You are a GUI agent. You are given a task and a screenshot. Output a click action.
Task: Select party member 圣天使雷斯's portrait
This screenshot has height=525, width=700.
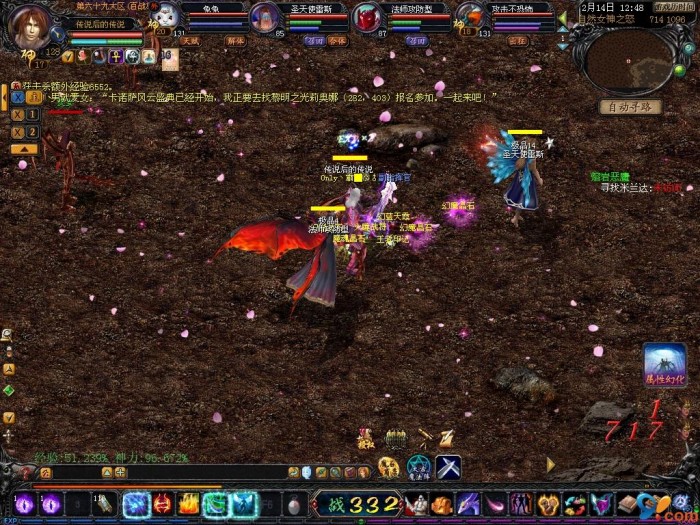pos(265,17)
